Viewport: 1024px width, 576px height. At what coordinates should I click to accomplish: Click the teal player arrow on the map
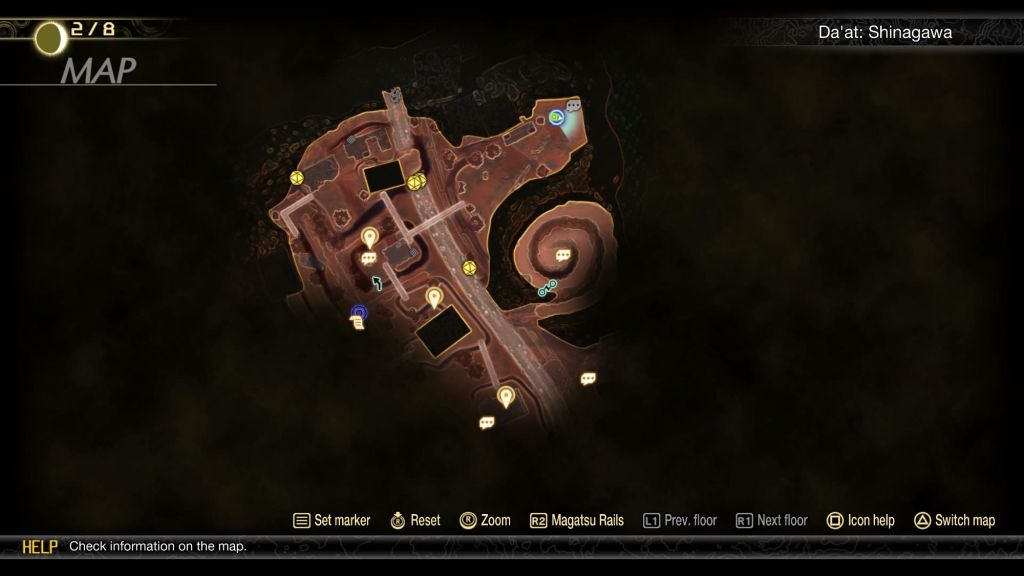tap(377, 283)
